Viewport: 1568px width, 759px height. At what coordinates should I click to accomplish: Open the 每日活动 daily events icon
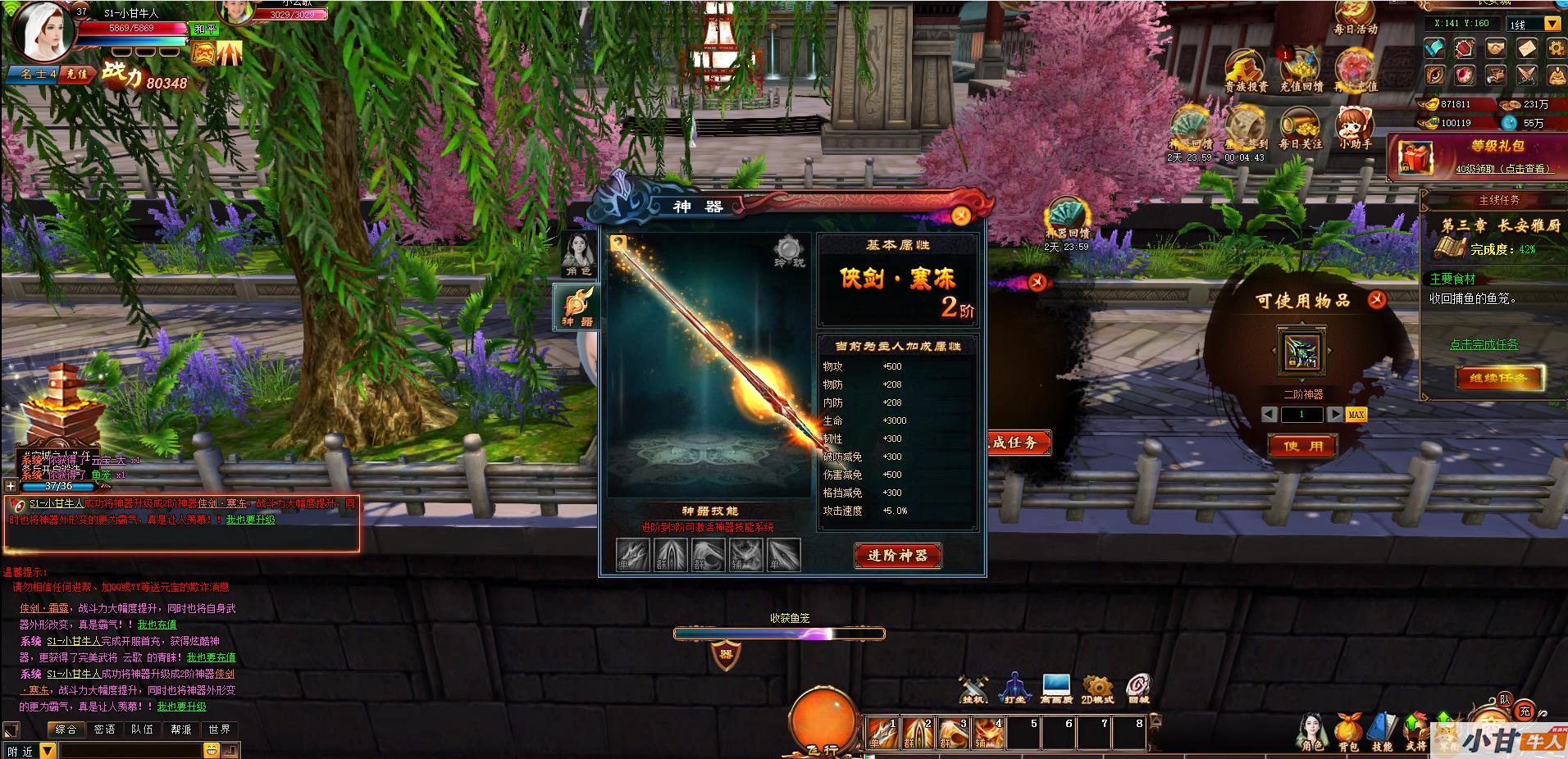(x=1355, y=18)
